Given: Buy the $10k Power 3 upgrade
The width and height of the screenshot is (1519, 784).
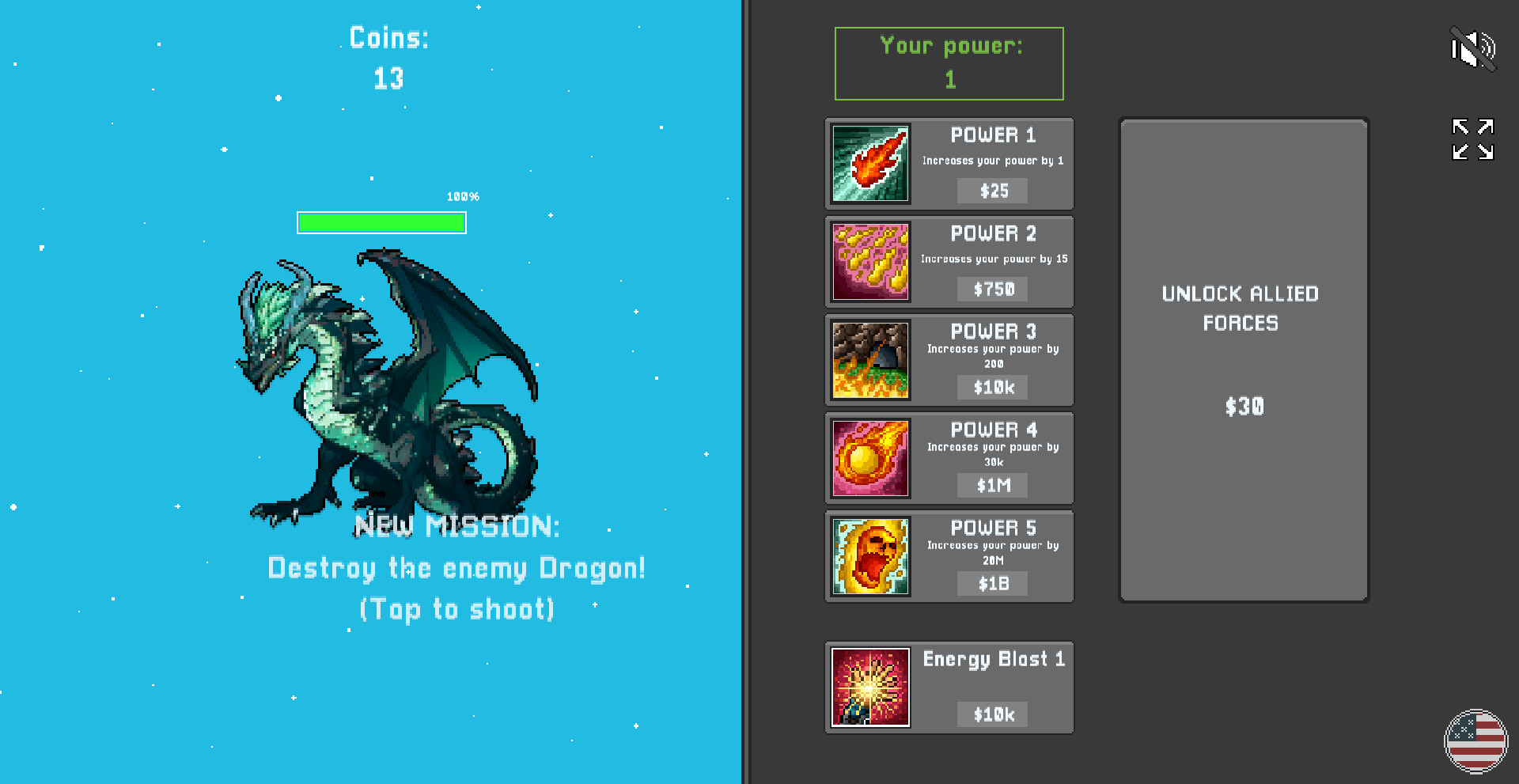Looking at the screenshot, I should (x=992, y=388).
